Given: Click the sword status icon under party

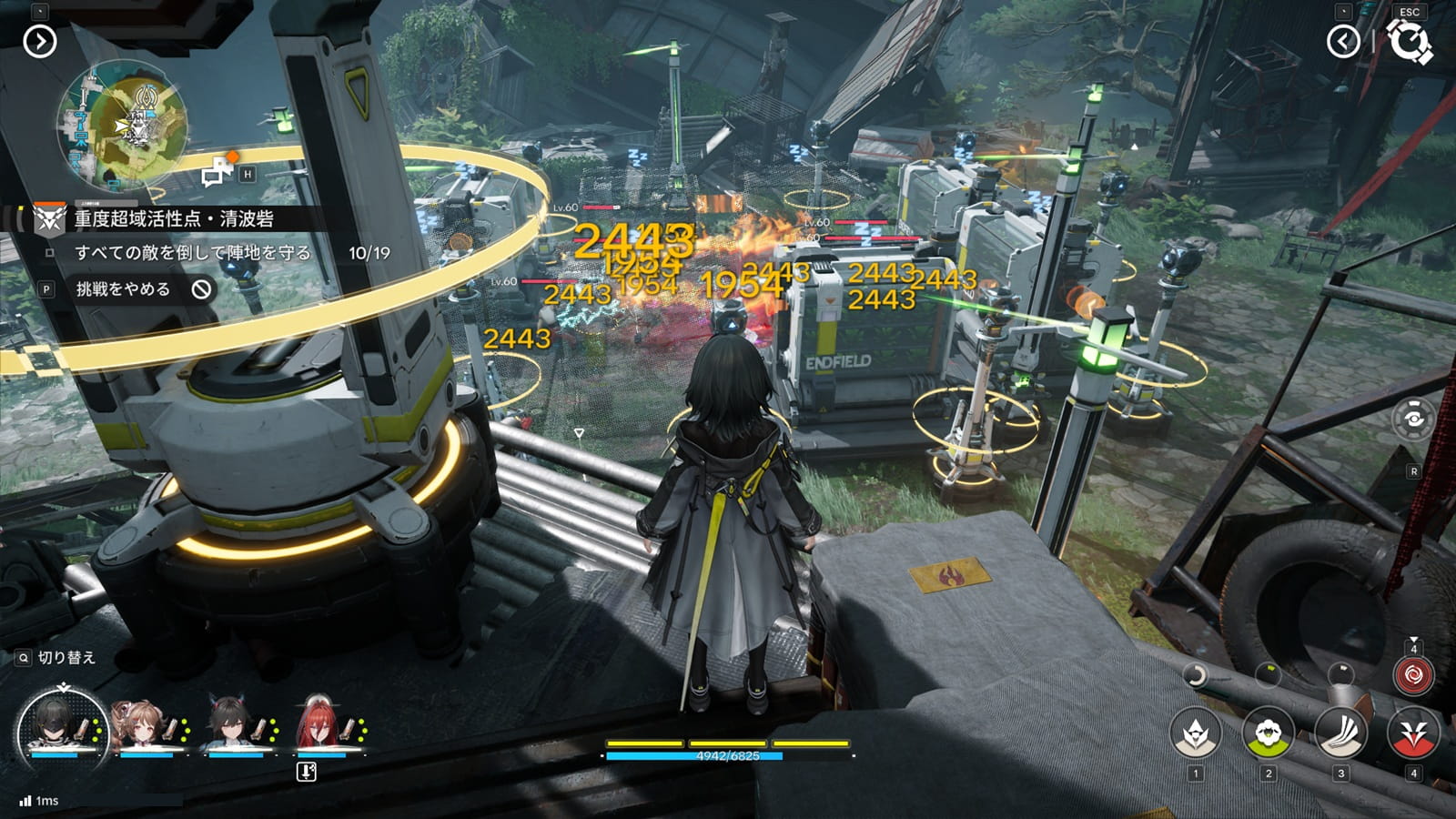Looking at the screenshot, I should (307, 772).
